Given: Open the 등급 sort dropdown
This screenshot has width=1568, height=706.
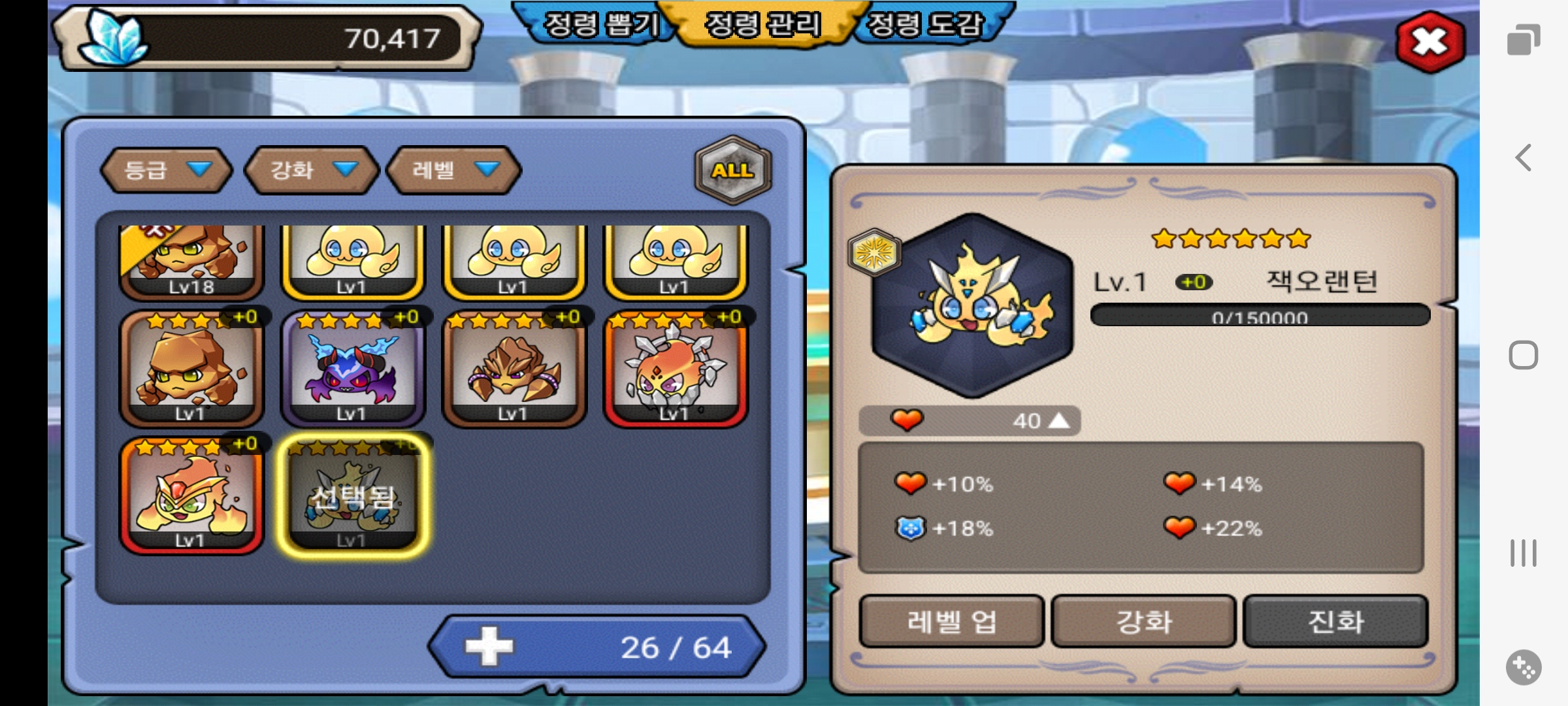Looking at the screenshot, I should (167, 170).
